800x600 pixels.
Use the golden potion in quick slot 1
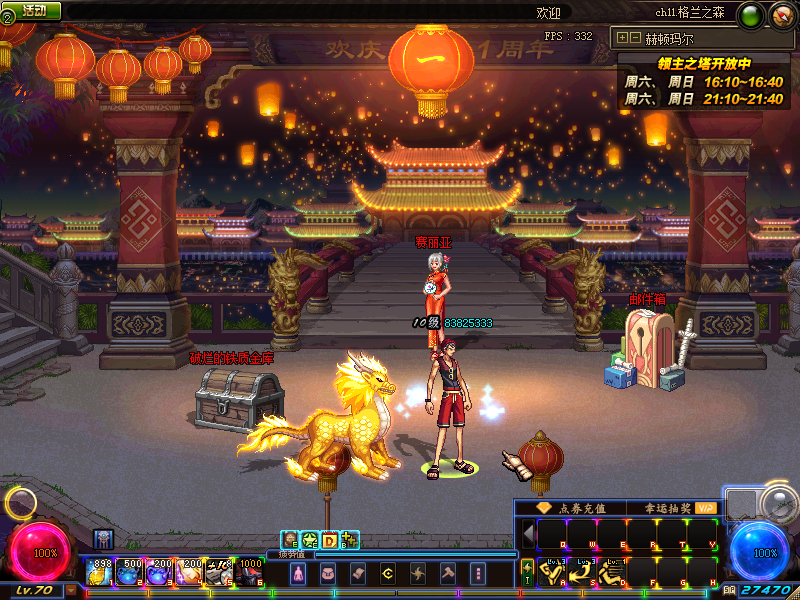pos(99,572)
